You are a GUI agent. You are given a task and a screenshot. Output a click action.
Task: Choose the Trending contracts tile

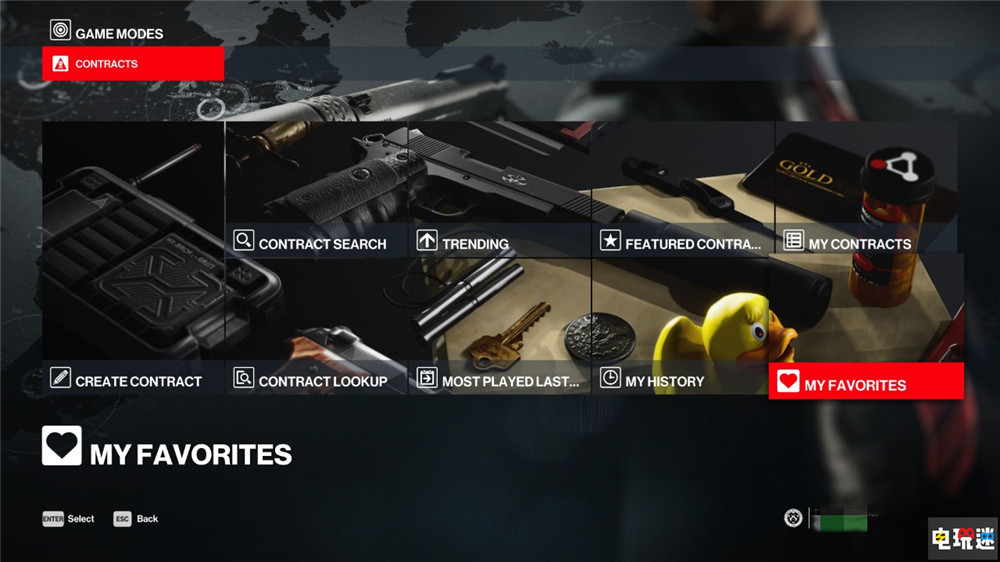click(499, 190)
